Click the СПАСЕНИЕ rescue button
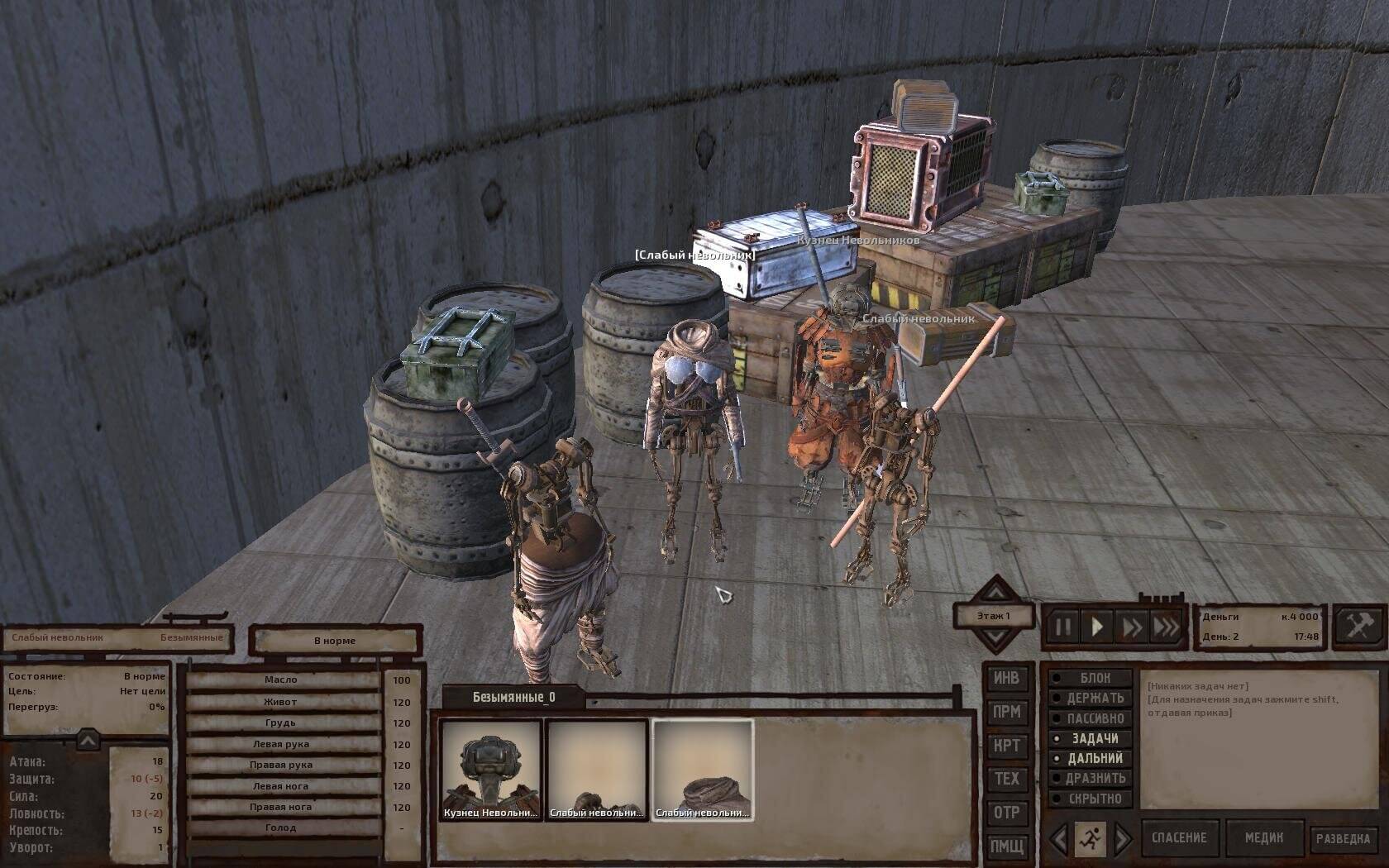The width and height of the screenshot is (1389, 868). coord(1179,838)
